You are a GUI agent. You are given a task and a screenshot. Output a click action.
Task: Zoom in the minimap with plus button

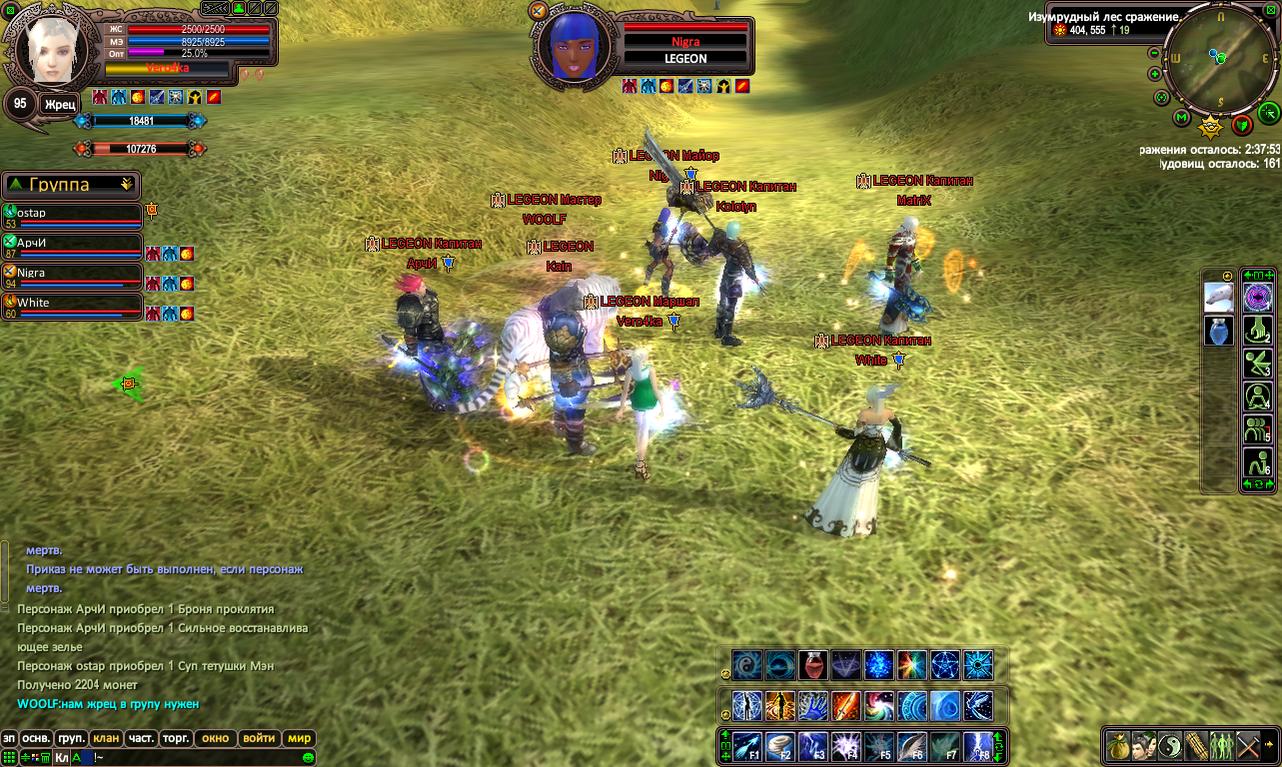point(1155,73)
